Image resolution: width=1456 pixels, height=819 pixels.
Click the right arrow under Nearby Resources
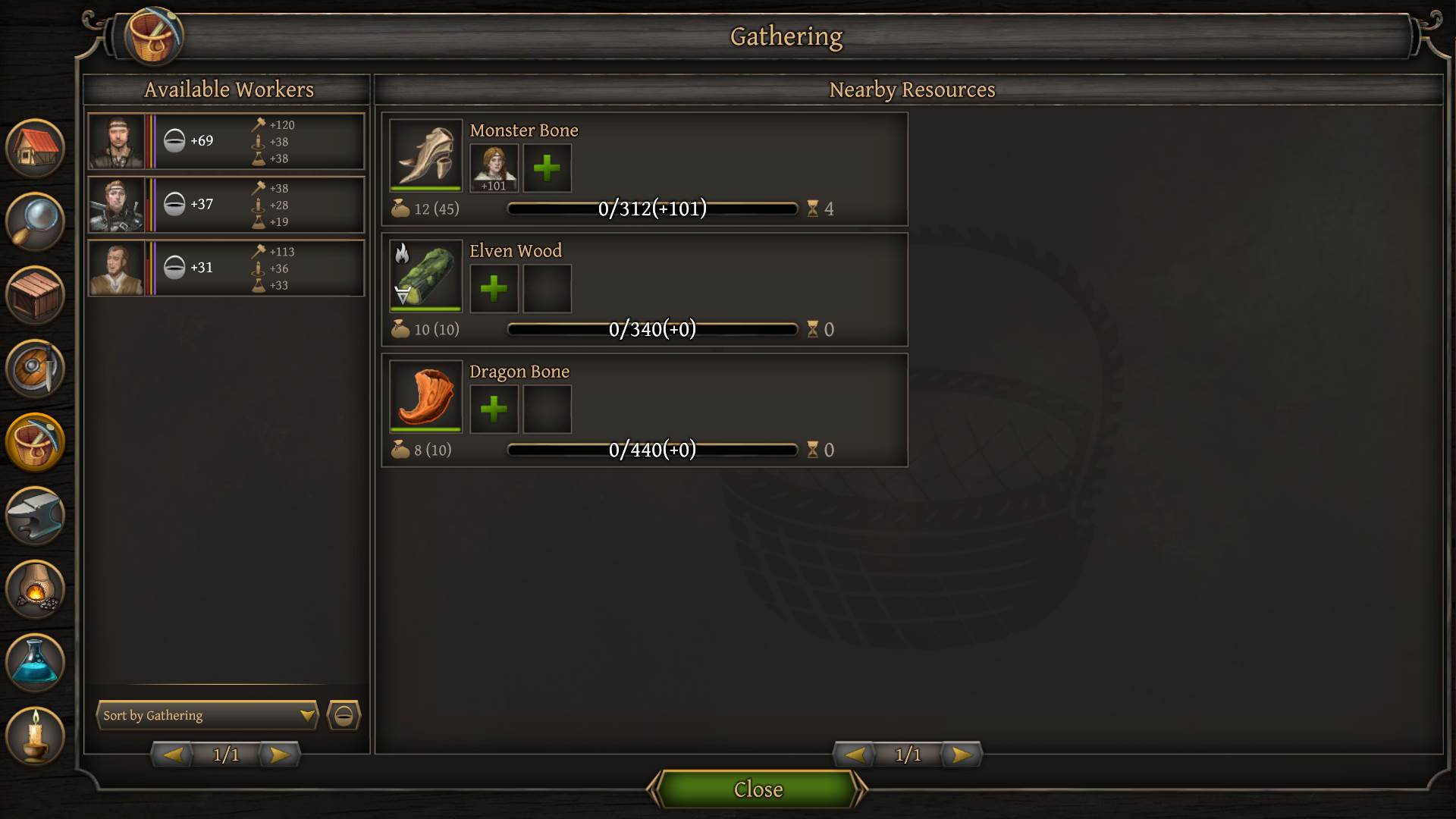[x=961, y=755]
